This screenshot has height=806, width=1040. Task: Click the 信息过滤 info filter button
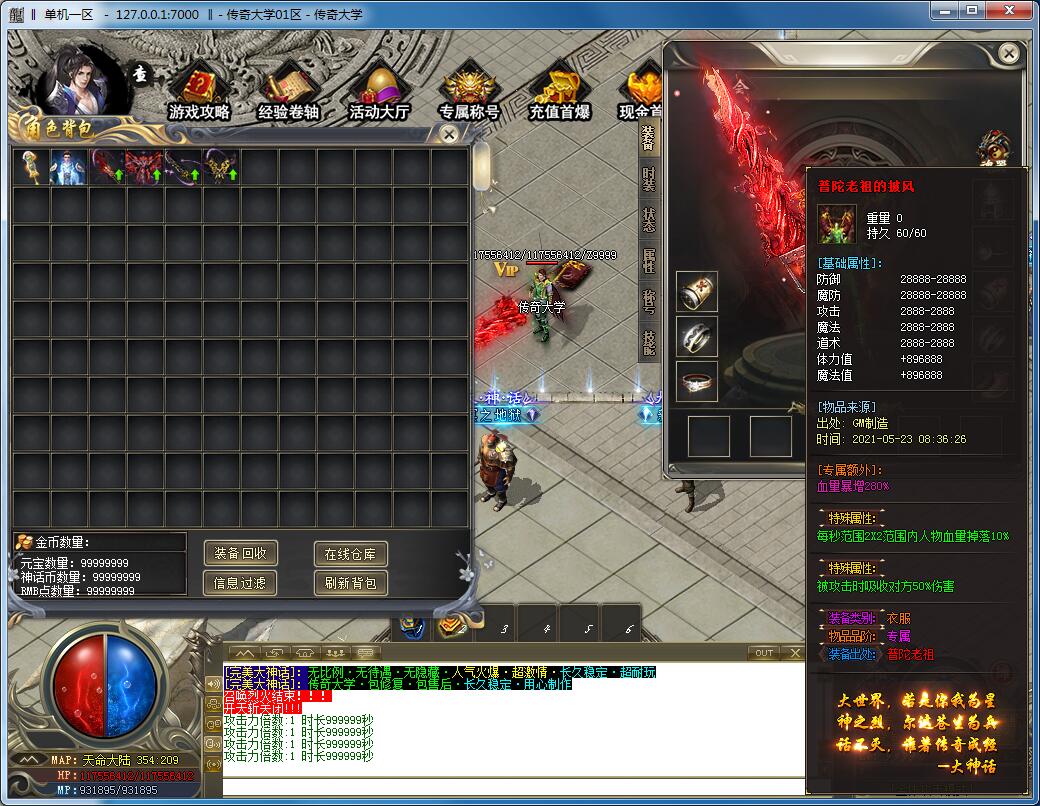[240, 582]
